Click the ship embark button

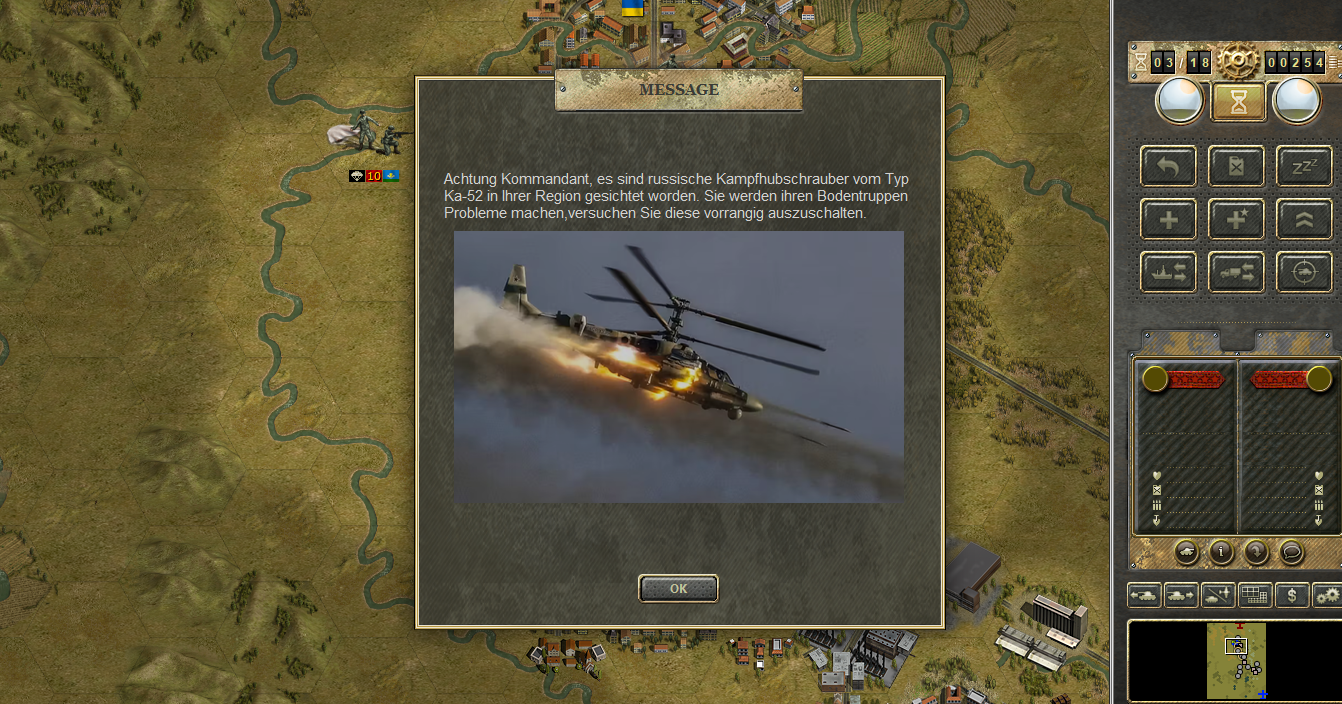[1168, 272]
